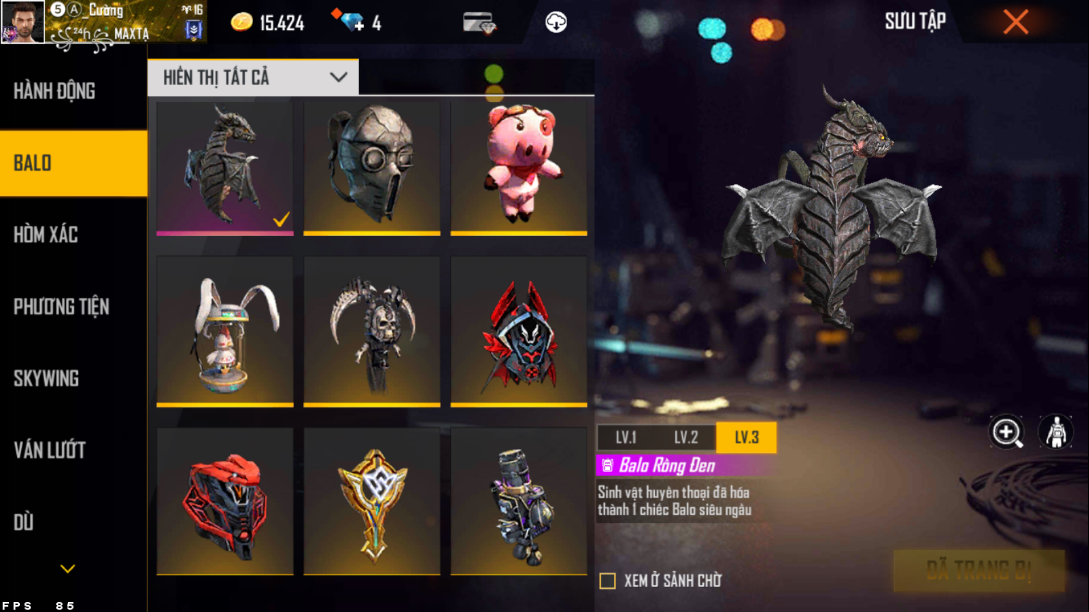The width and height of the screenshot is (1089, 612).
Task: Switch backpack to LV.1
Action: pyautogui.click(x=626, y=438)
